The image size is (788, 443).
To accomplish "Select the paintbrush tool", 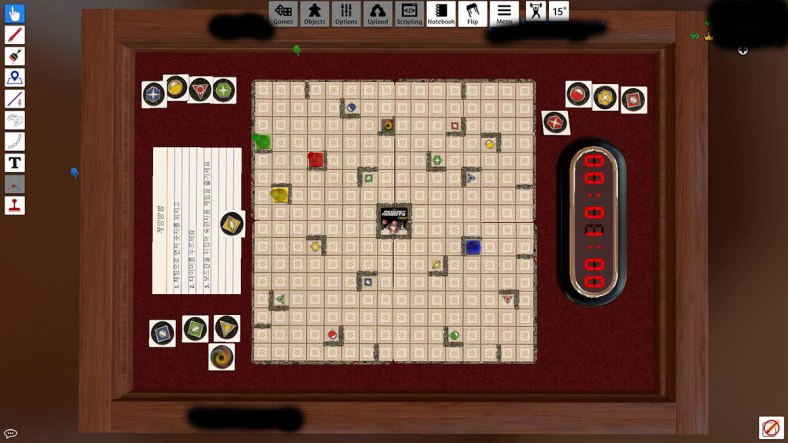I will coord(15,57).
